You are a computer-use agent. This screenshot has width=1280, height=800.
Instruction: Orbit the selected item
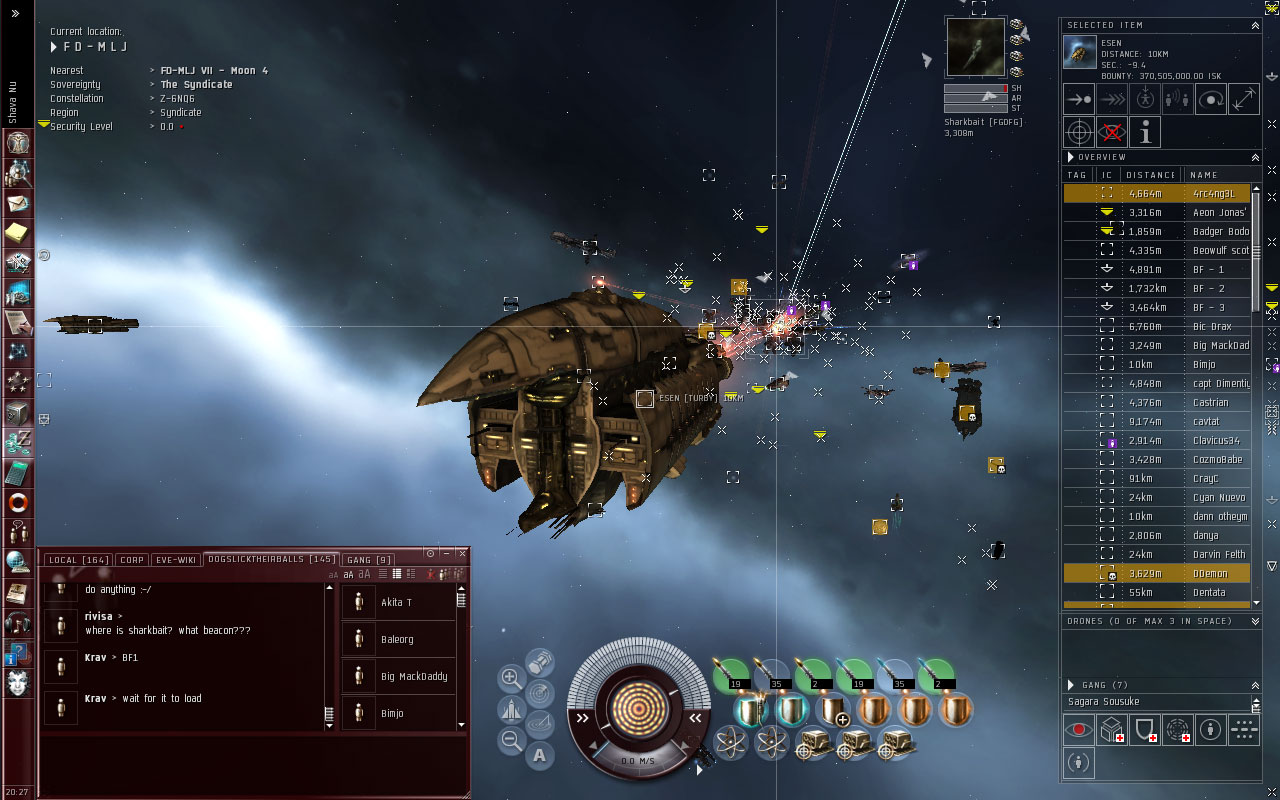pos(1211,99)
